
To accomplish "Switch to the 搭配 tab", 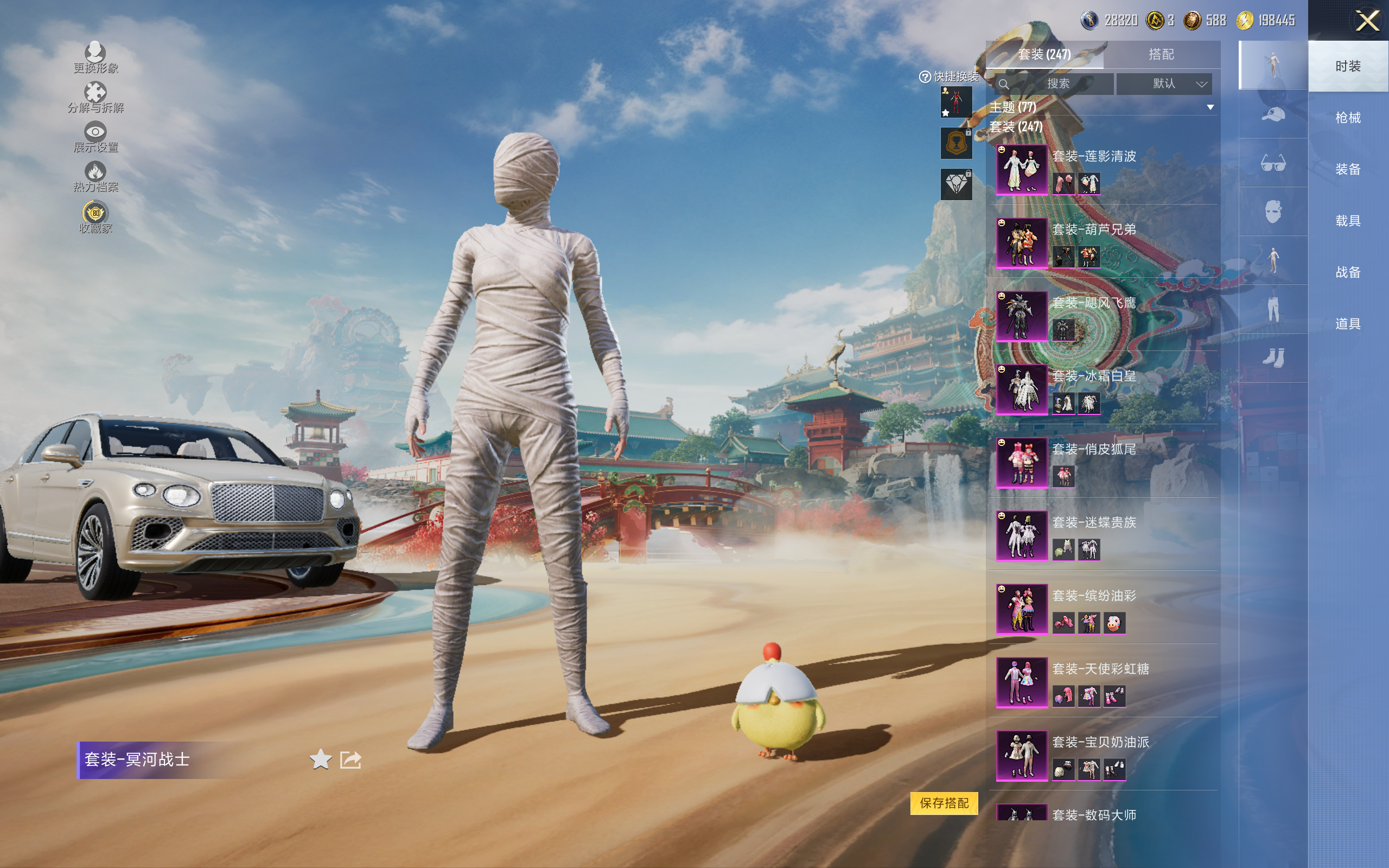I will point(1161,55).
